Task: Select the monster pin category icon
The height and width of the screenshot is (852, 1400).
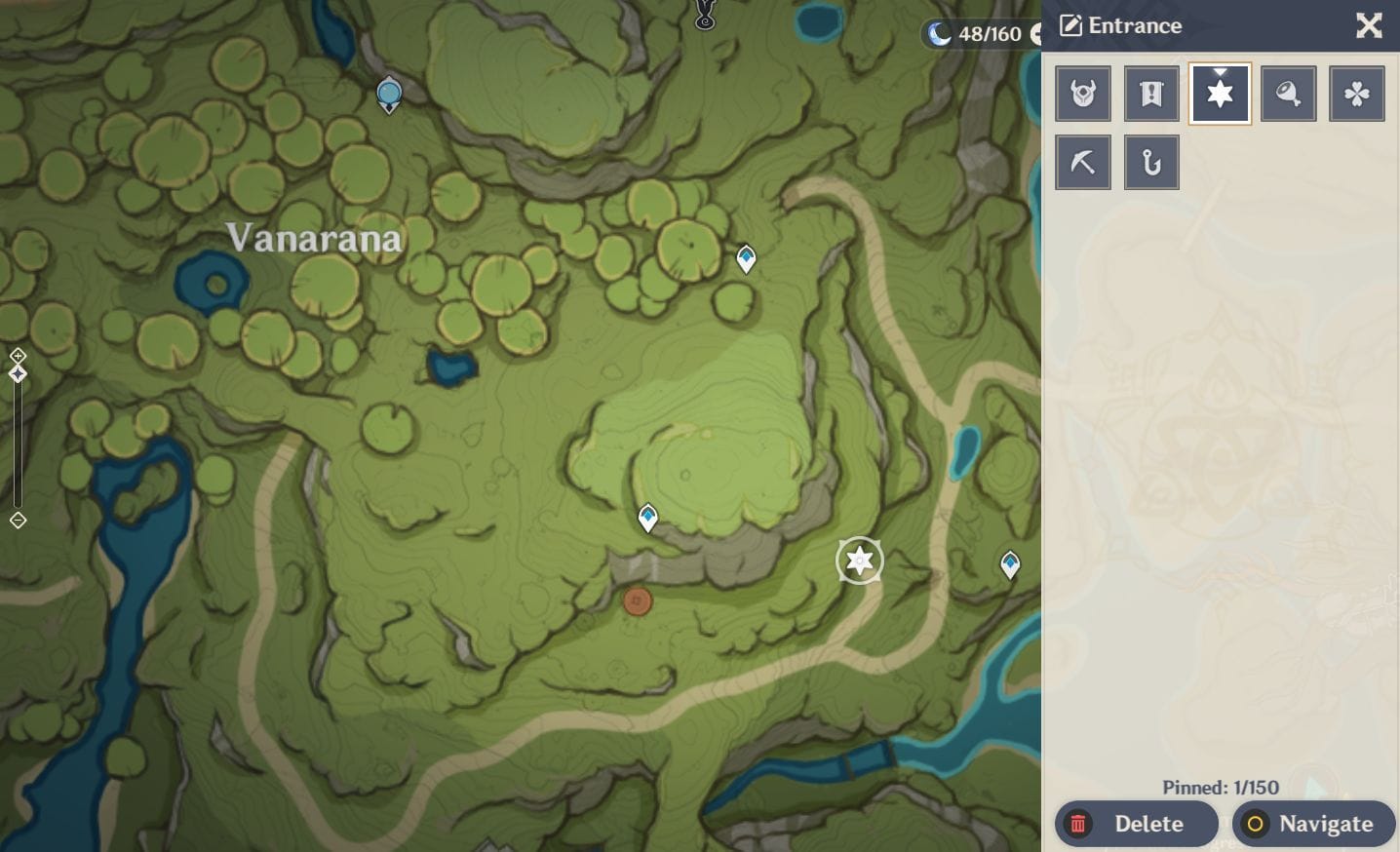Action: click(x=1083, y=94)
